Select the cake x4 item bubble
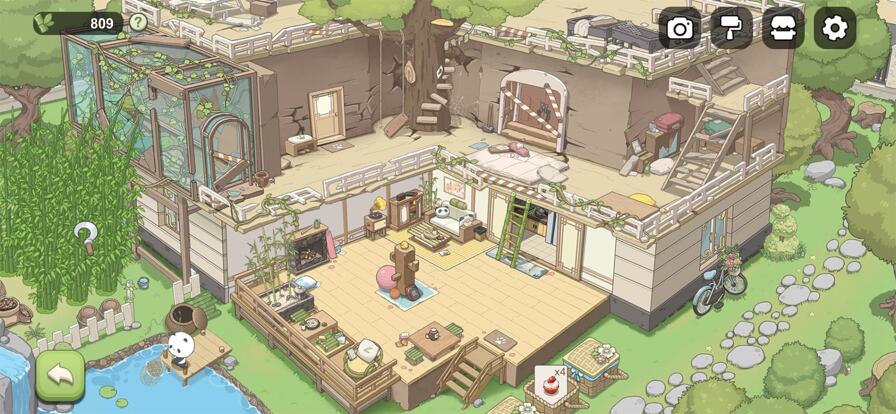This screenshot has height=414, width=896. (548, 381)
